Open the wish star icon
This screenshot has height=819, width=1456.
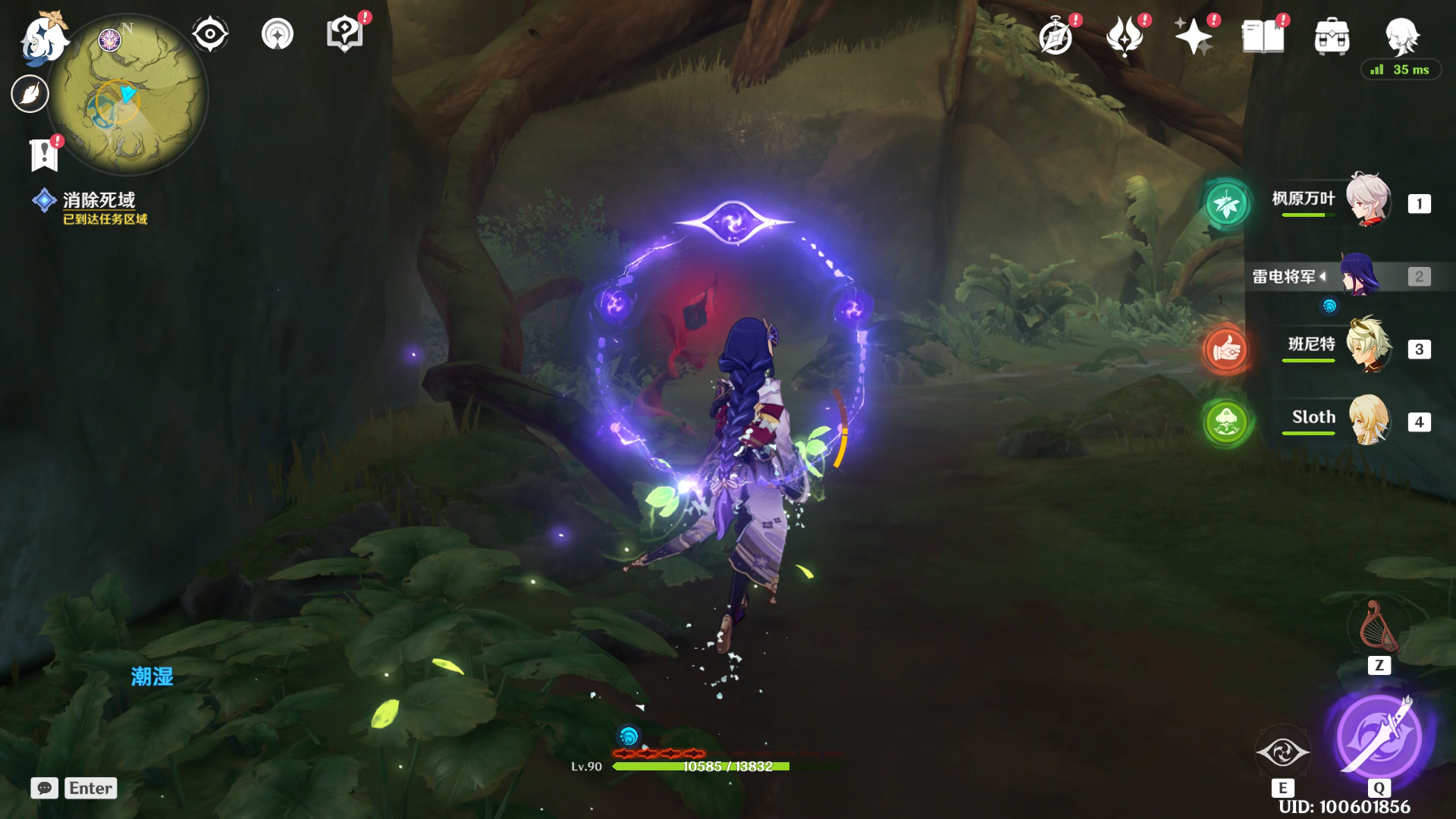pos(1193,36)
